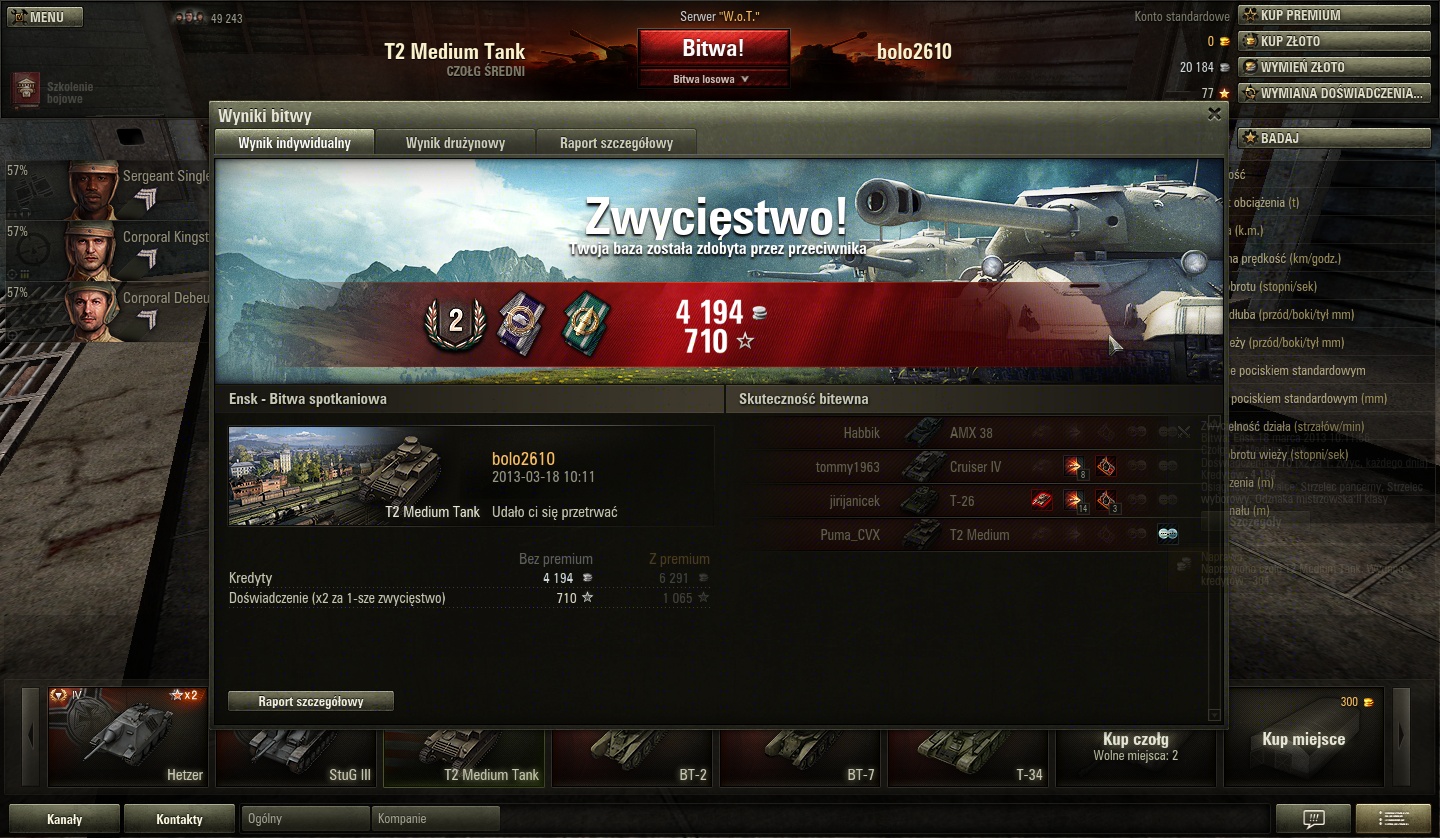Switch to the Raport szczegółowy tab
This screenshot has height=838, width=1440.
pyautogui.click(x=616, y=143)
